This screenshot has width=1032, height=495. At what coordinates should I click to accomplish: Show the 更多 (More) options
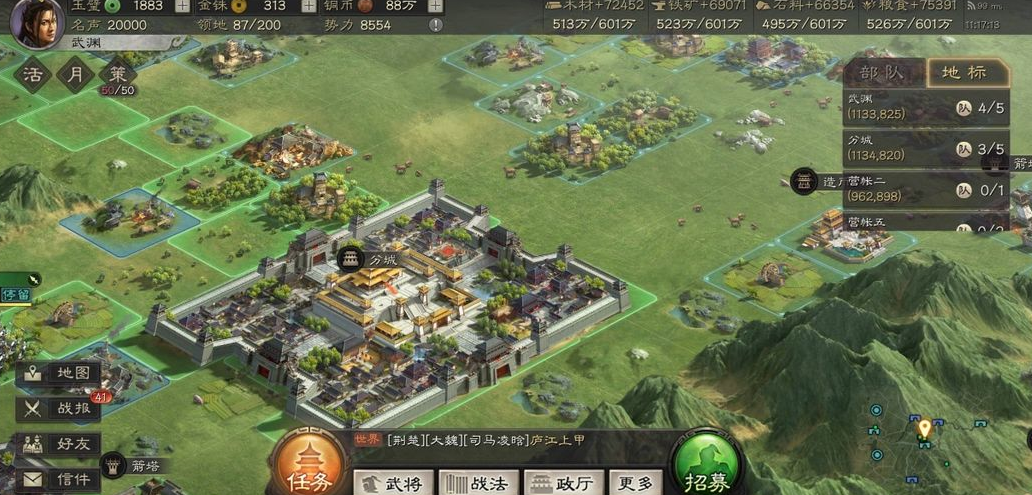click(x=636, y=484)
